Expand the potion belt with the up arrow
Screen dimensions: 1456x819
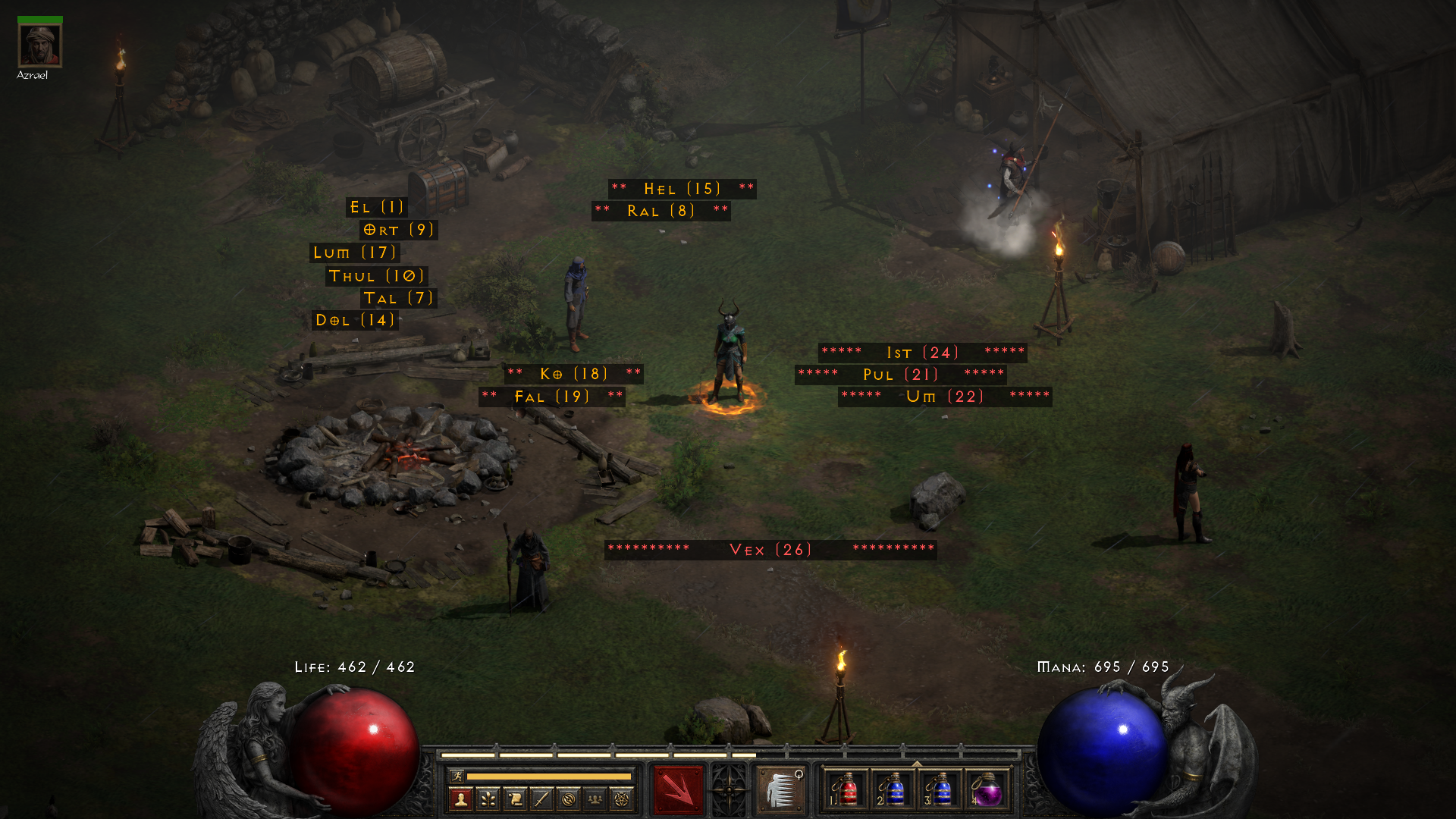pos(917,764)
